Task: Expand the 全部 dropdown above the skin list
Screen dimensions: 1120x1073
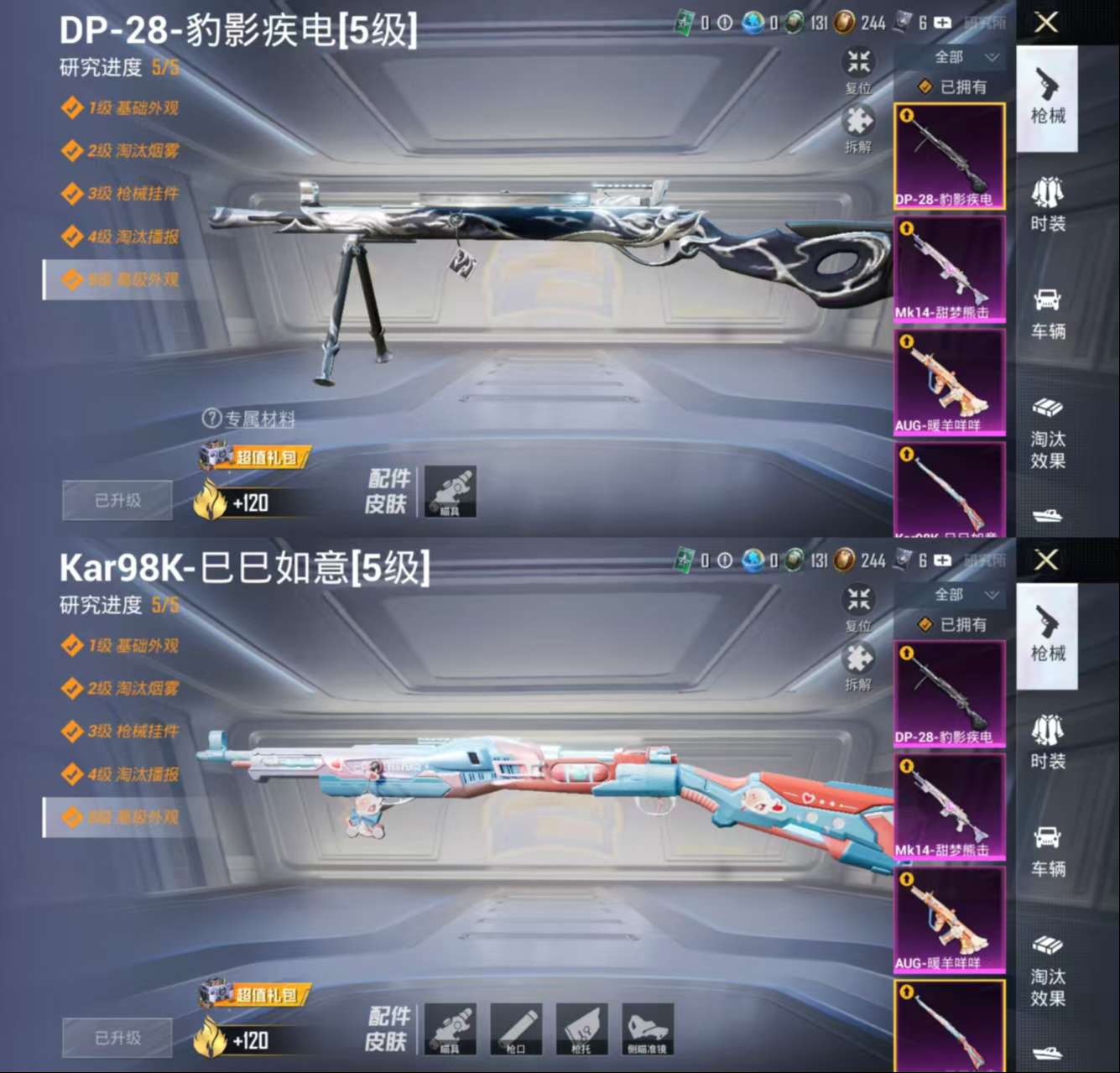Action: (951, 57)
